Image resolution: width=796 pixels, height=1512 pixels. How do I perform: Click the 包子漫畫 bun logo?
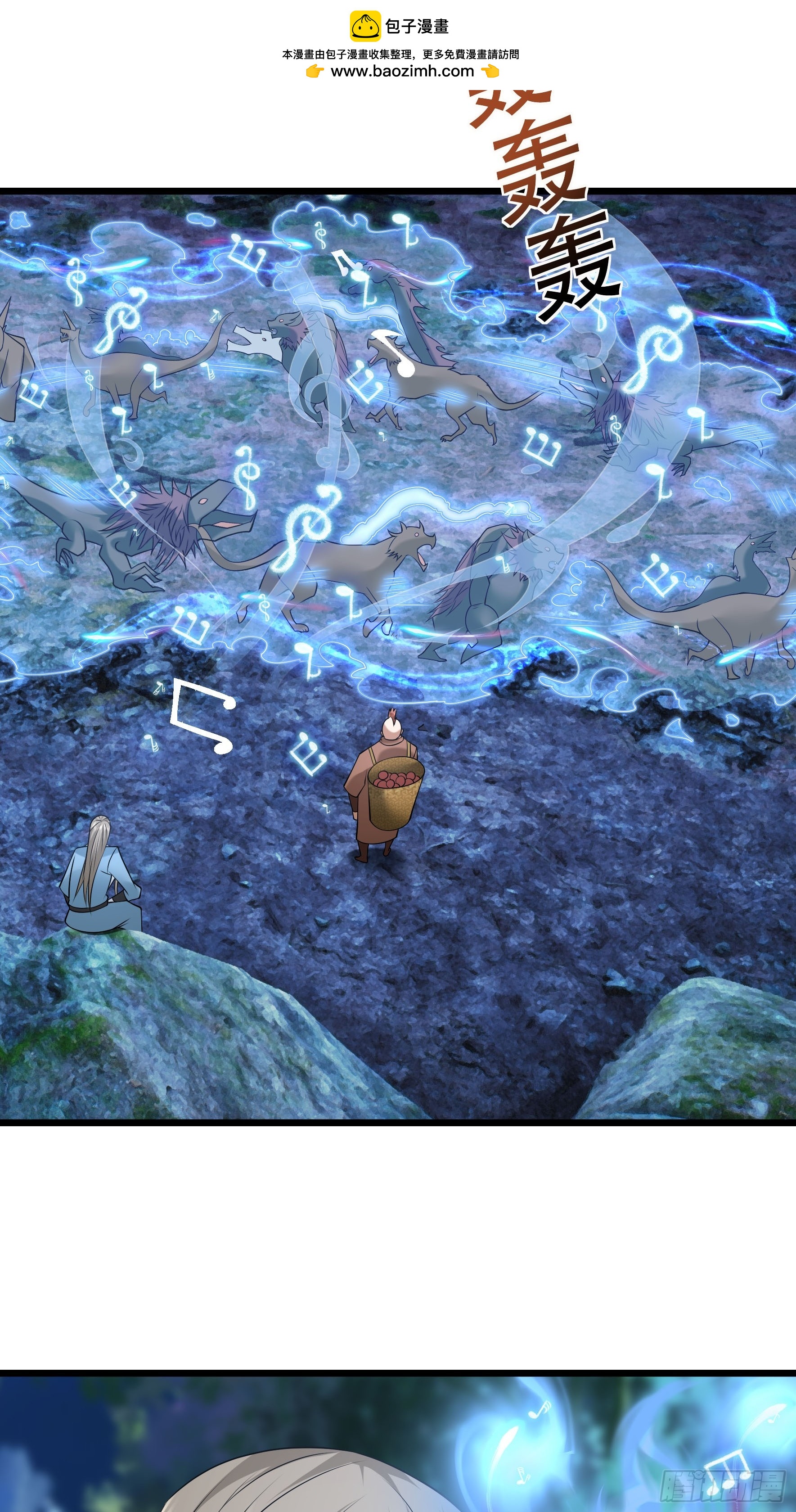[365, 27]
